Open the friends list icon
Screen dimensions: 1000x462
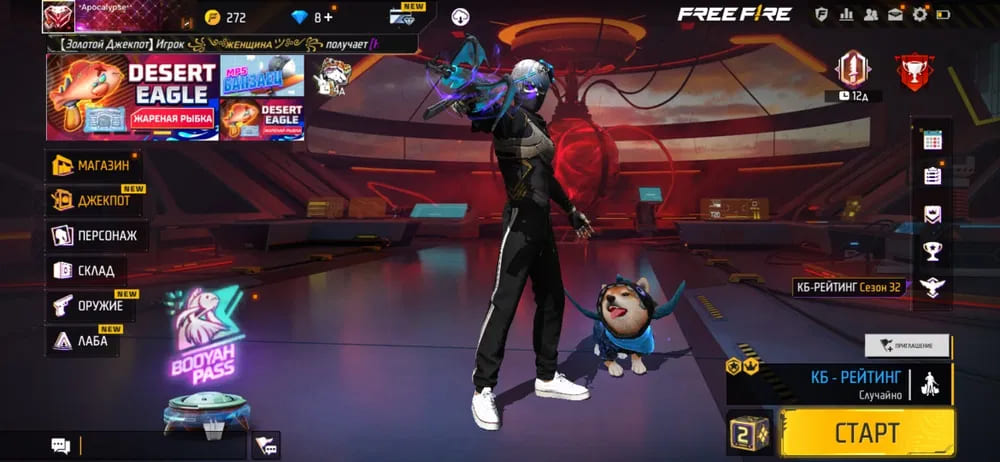[x=870, y=14]
